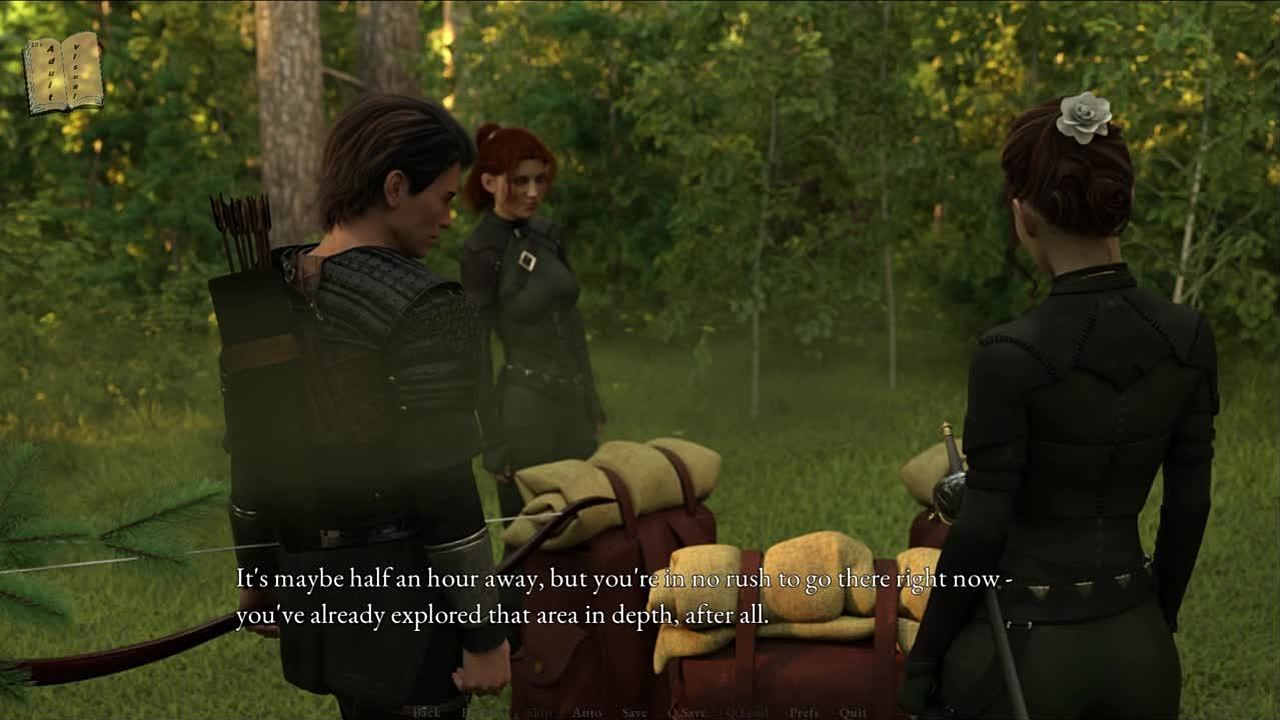Image resolution: width=1280 pixels, height=720 pixels.
Task: Quick load with Q.Load
Action: (x=747, y=712)
